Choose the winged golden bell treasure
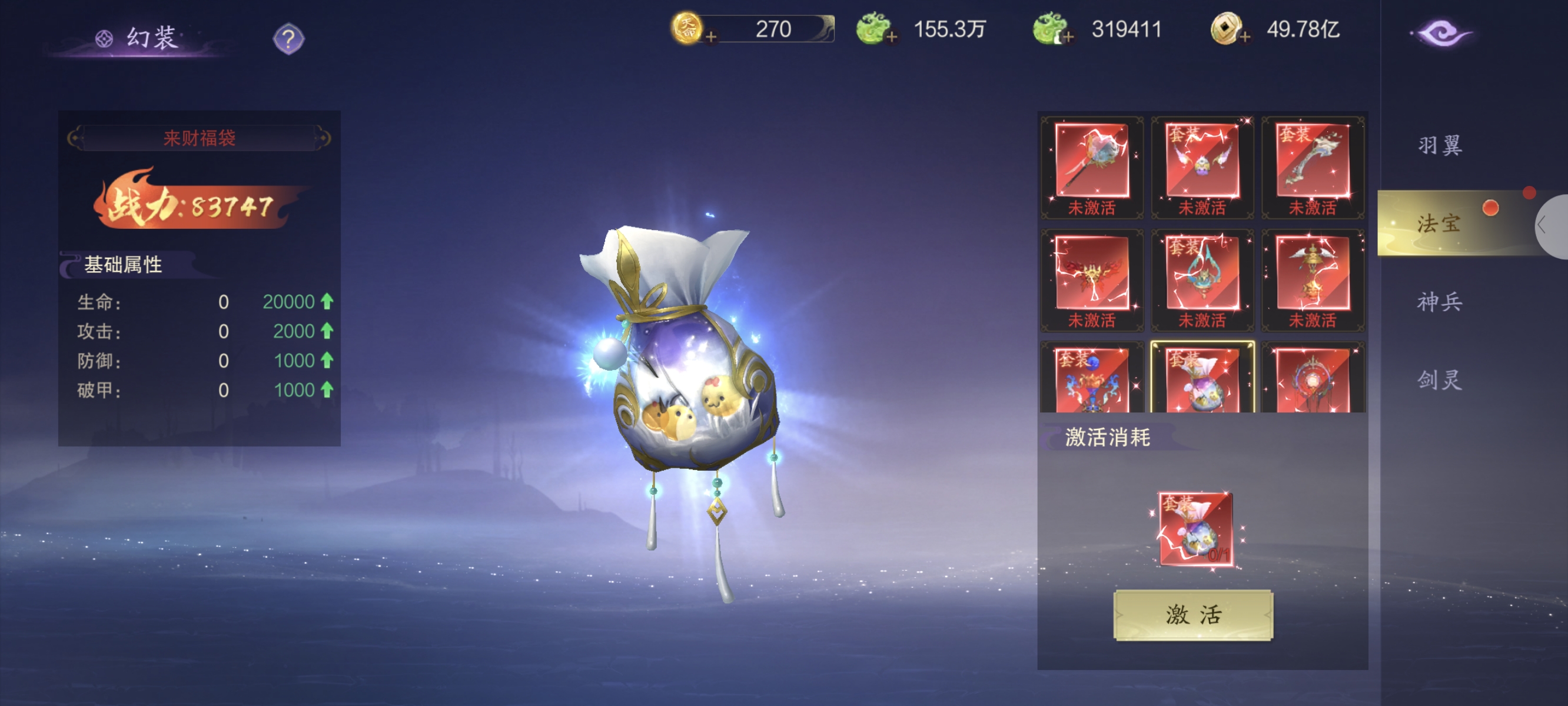Screen dimensions: 1568x706 1313,274
